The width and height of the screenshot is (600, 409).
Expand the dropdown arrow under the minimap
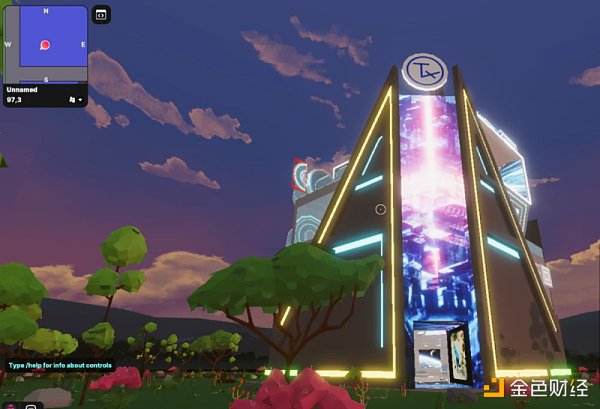tap(80, 100)
